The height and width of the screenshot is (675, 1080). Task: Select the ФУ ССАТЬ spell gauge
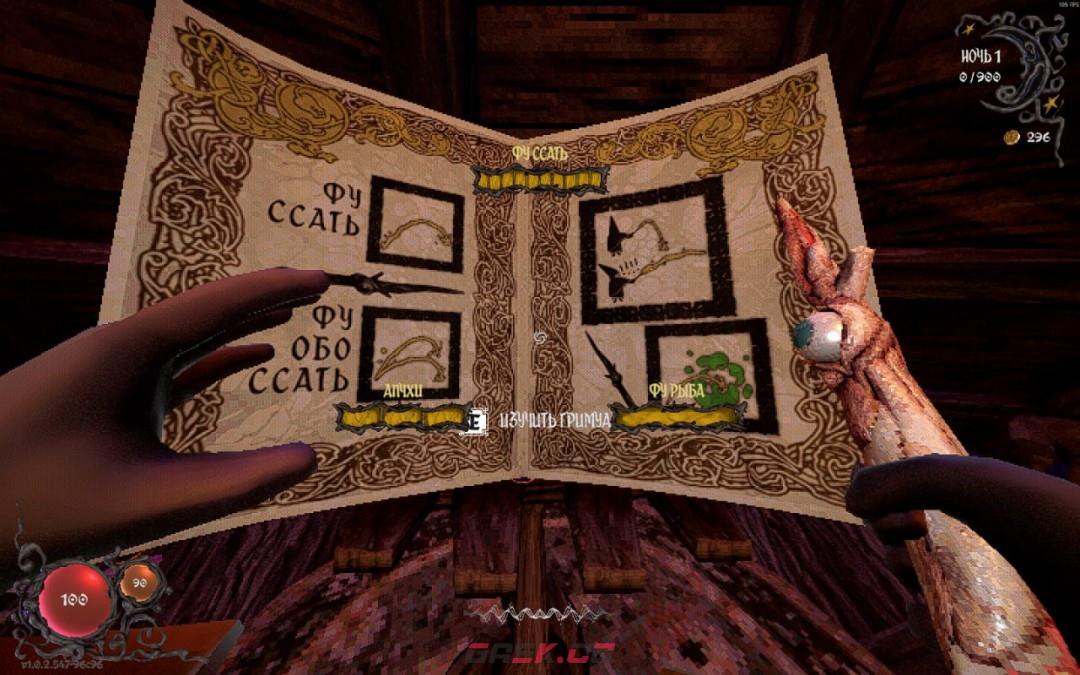click(540, 180)
